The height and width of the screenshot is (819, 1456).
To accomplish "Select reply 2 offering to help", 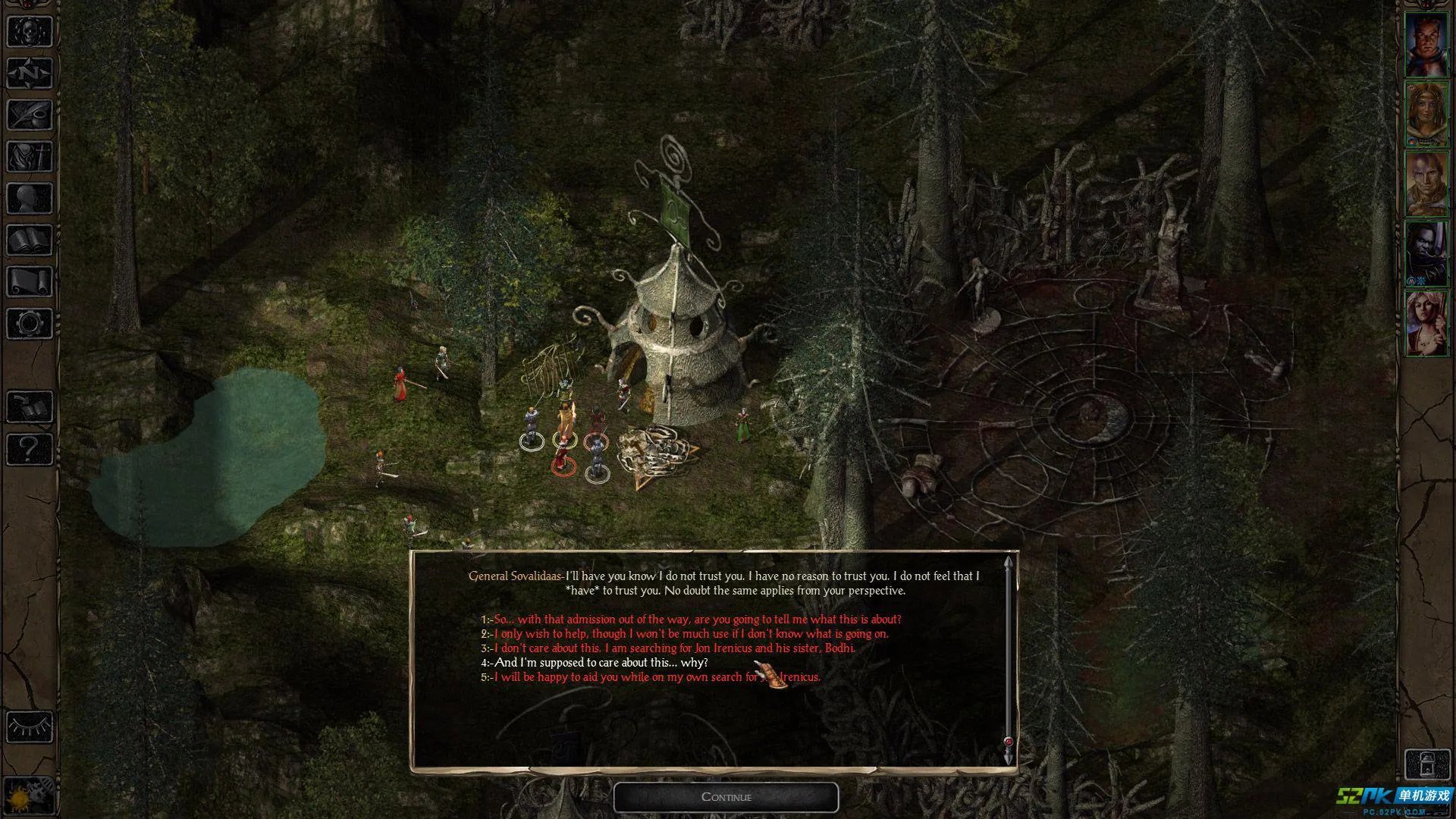I will click(x=691, y=634).
